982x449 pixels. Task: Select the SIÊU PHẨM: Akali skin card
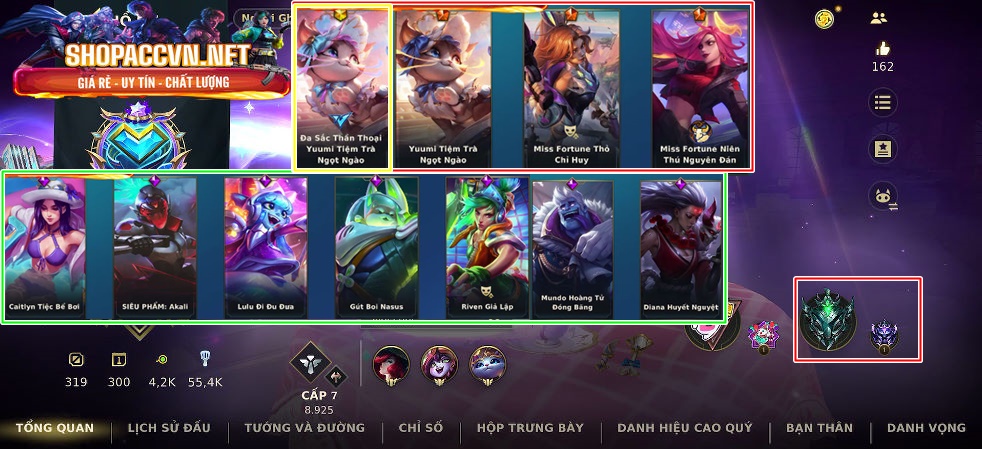pyautogui.click(x=155, y=247)
